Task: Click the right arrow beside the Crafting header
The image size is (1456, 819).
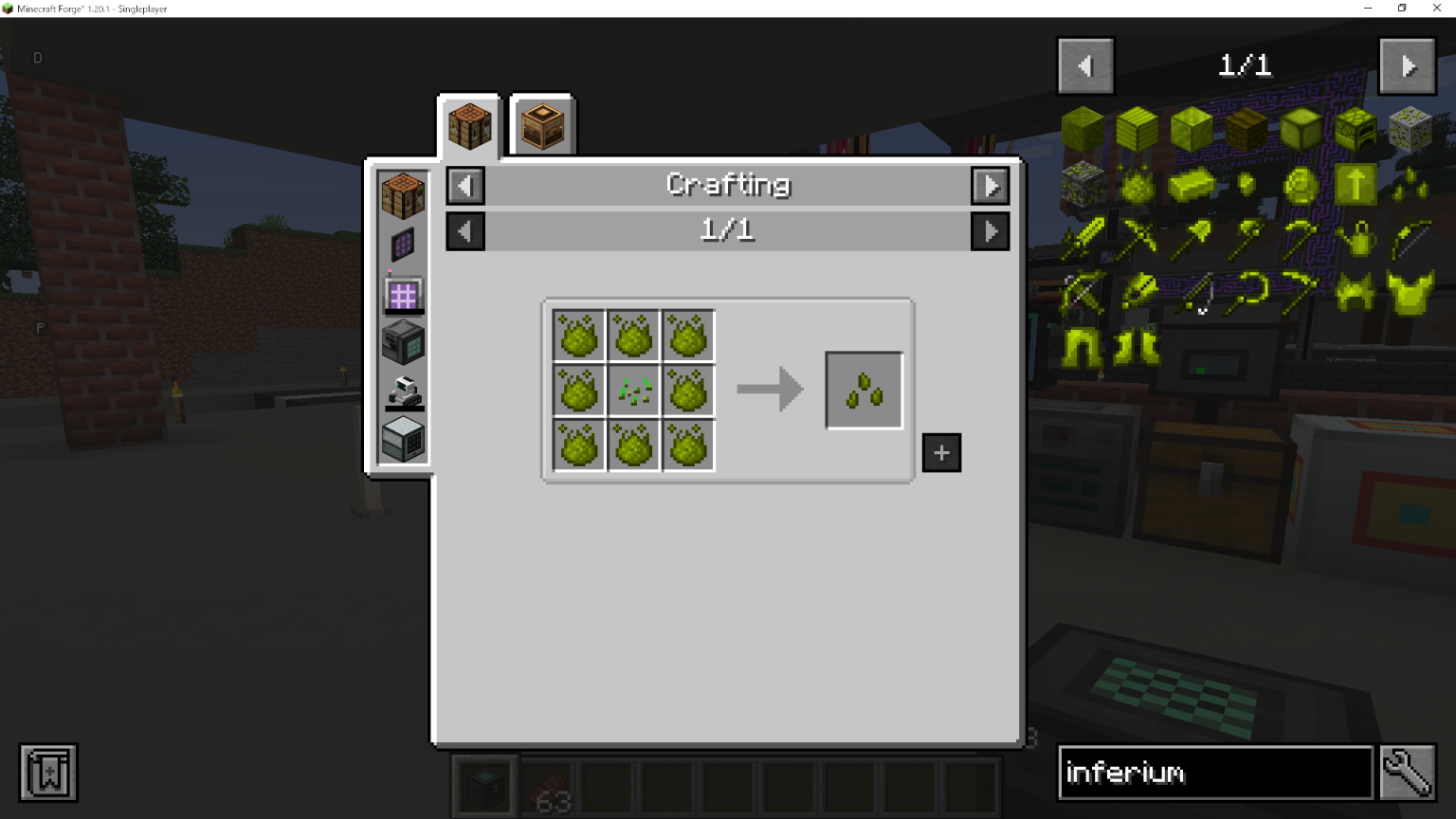Action: [x=990, y=186]
